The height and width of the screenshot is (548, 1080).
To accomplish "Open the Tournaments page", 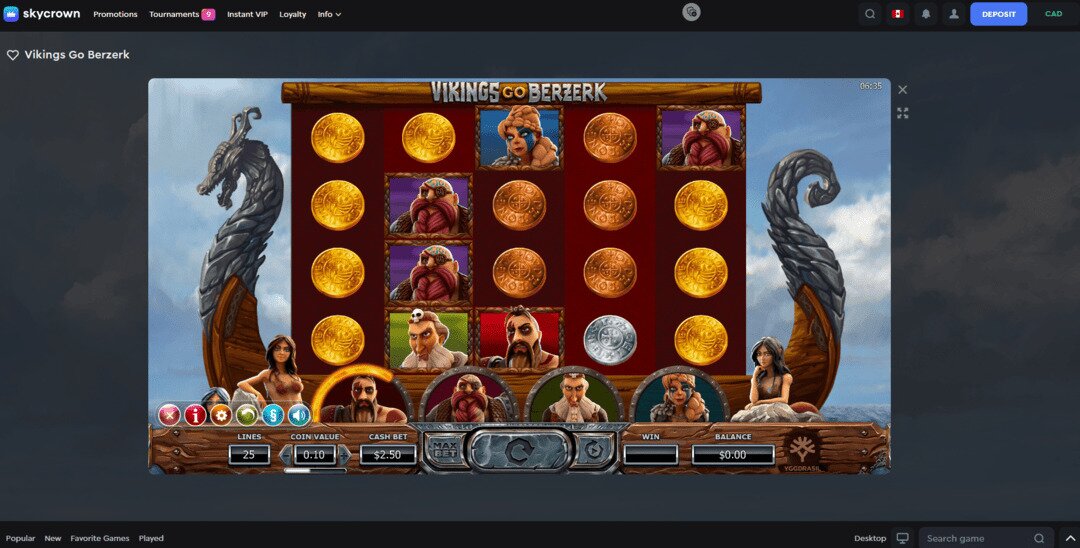I will [174, 14].
